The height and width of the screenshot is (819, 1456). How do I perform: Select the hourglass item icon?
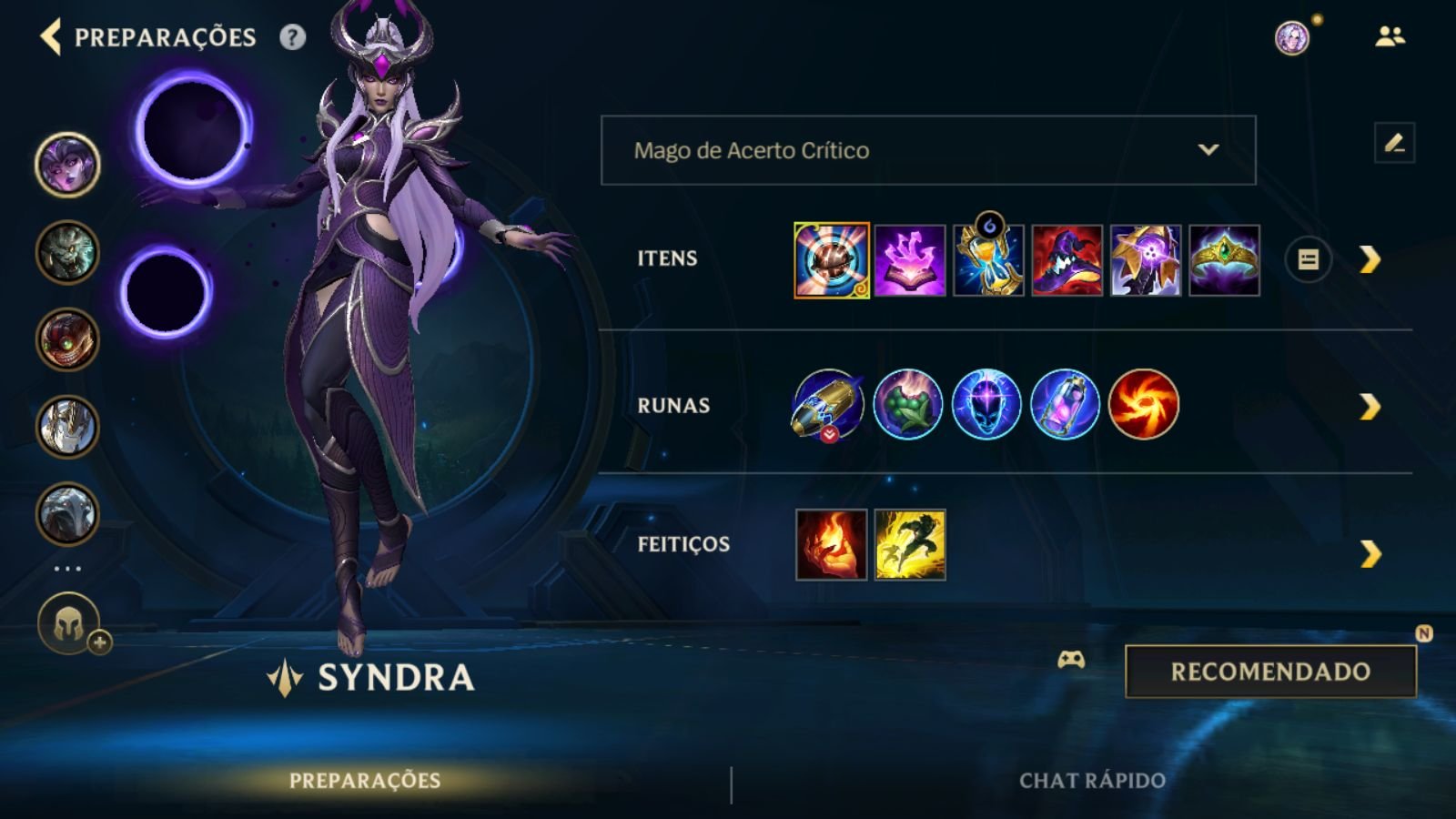(988, 261)
